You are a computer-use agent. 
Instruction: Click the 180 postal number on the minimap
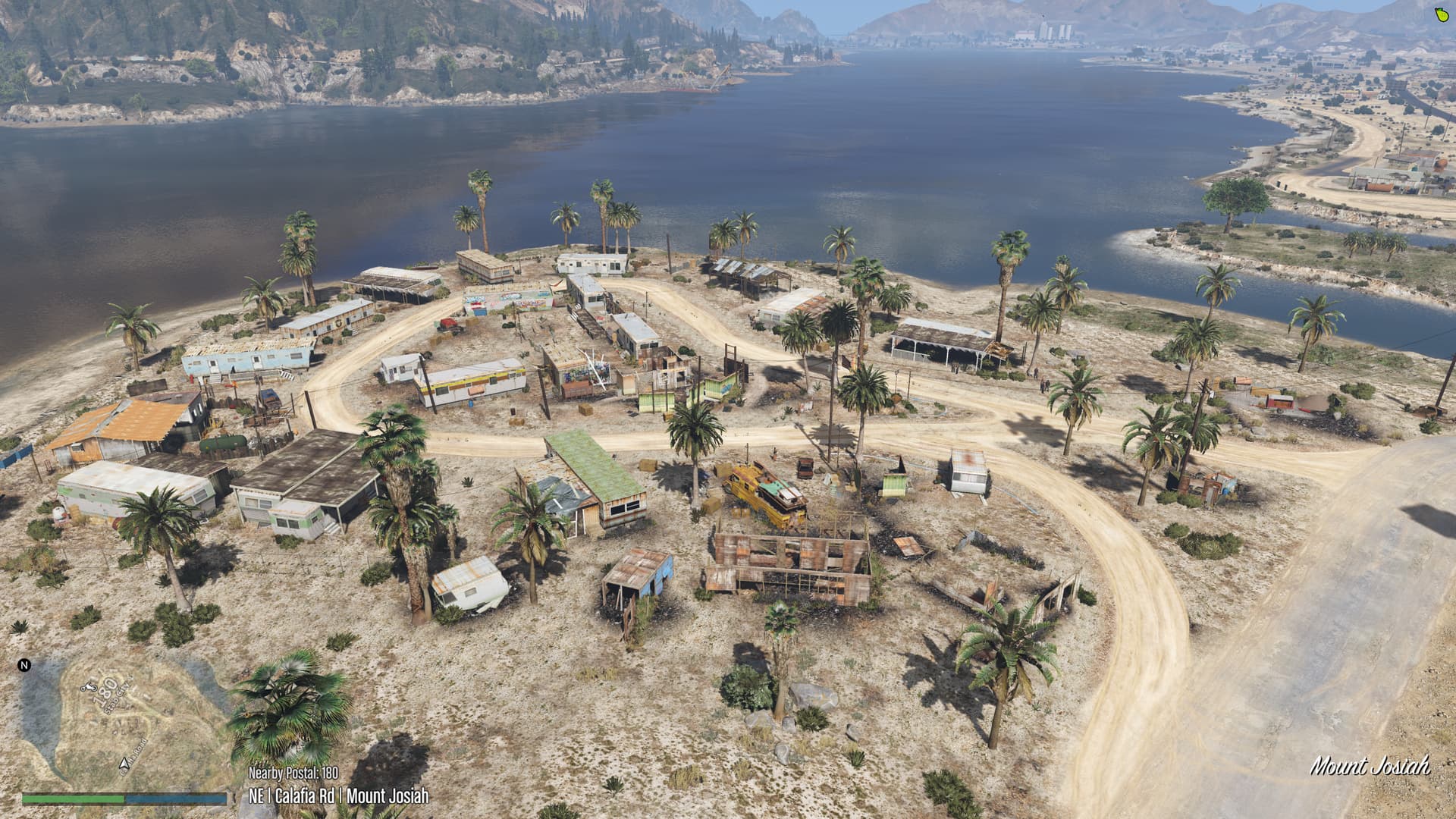tap(105, 692)
